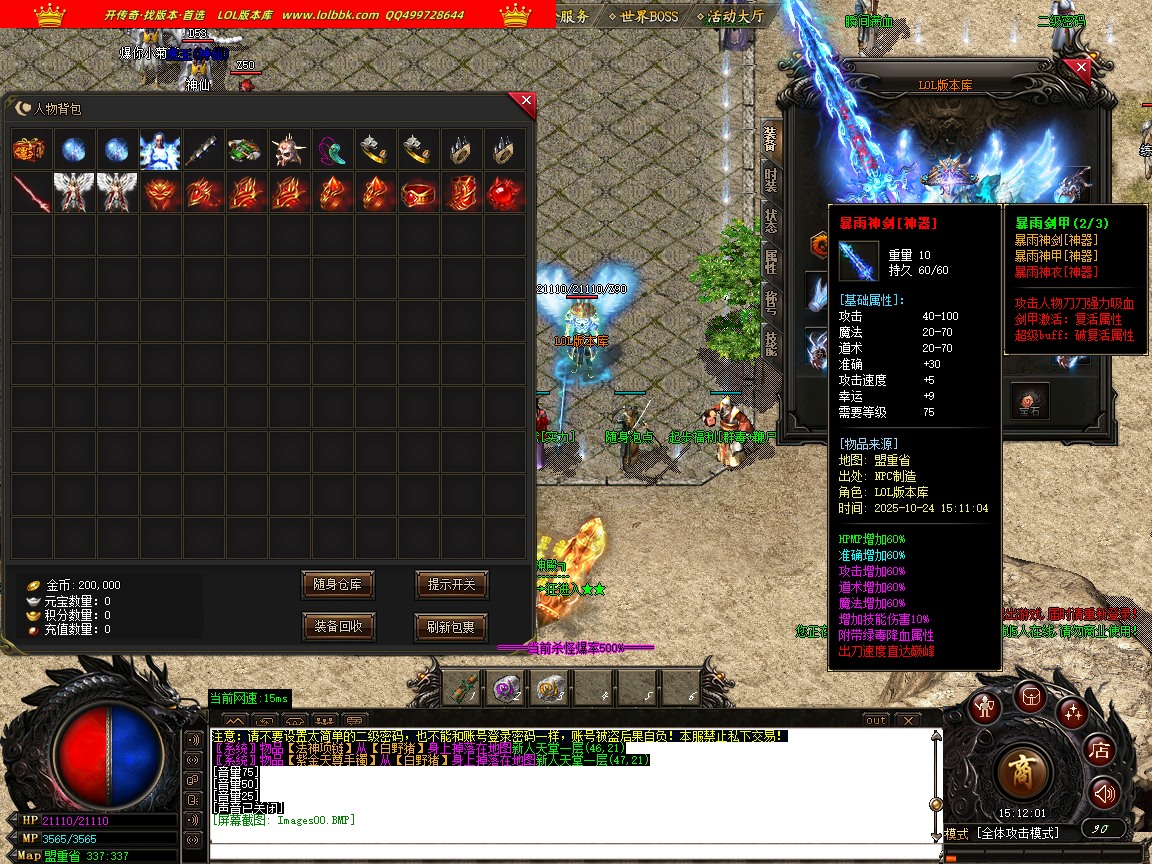Open the 宝石 gem slot
The width and height of the screenshot is (1152, 864).
pyautogui.click(x=1029, y=400)
